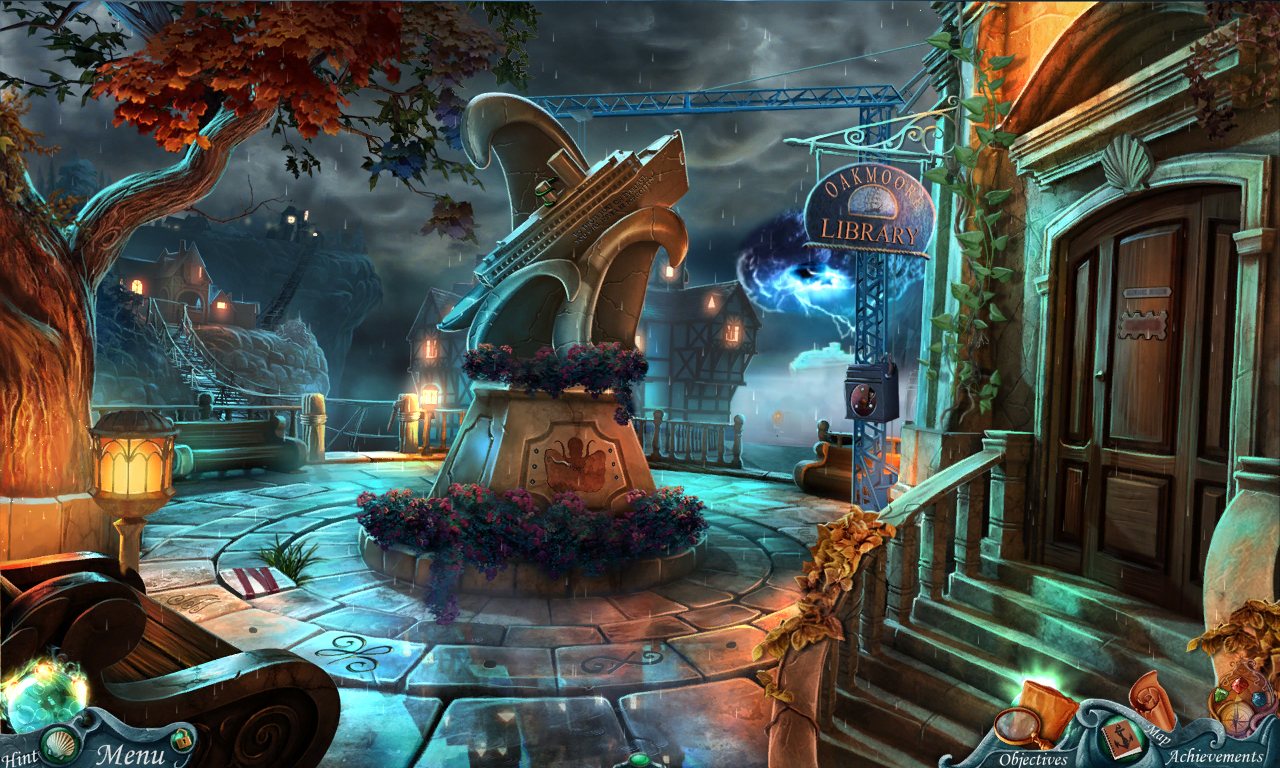Inspect the control box on the crane tower

(866, 390)
